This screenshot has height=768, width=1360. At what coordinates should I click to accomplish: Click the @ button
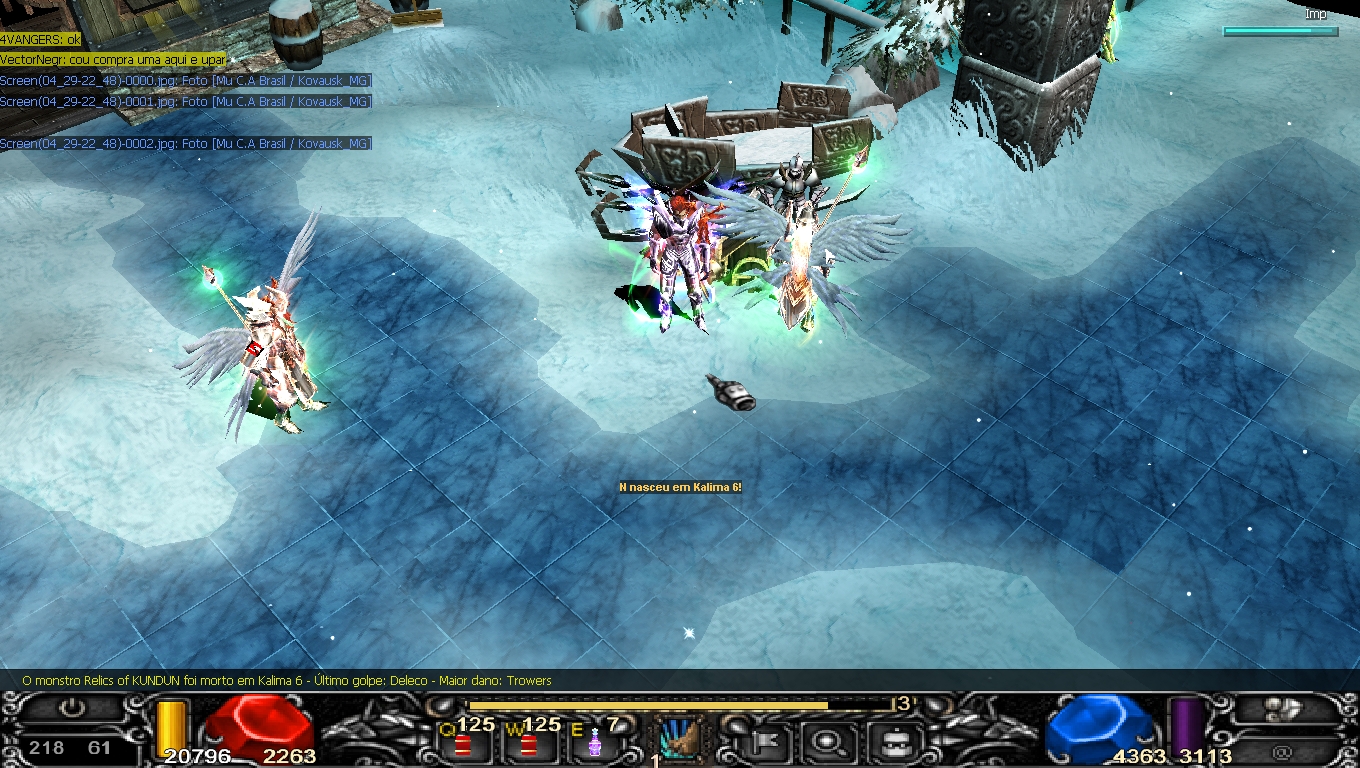tap(1284, 748)
